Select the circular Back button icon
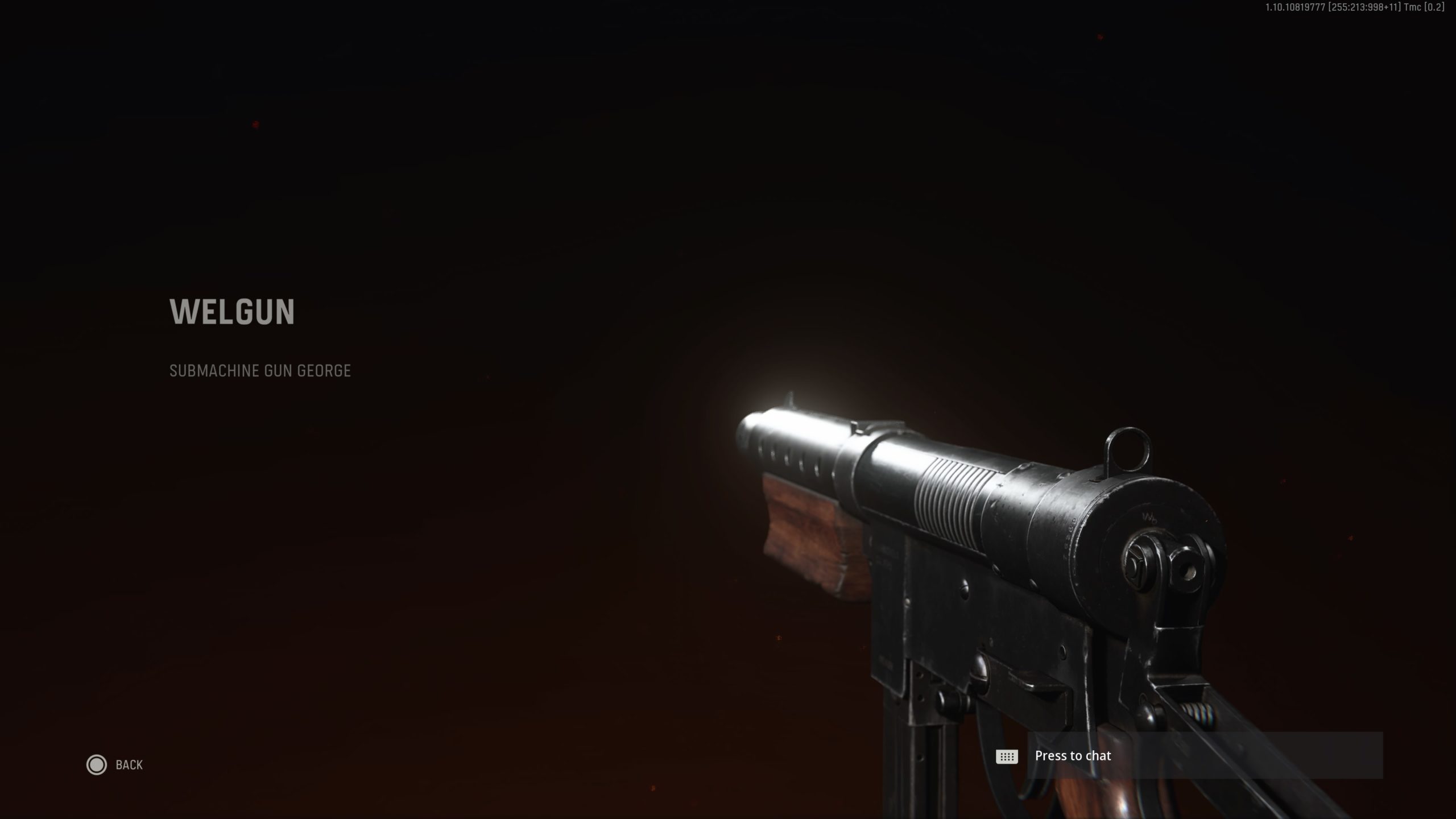Screen dimensions: 1456x819 click(x=97, y=765)
